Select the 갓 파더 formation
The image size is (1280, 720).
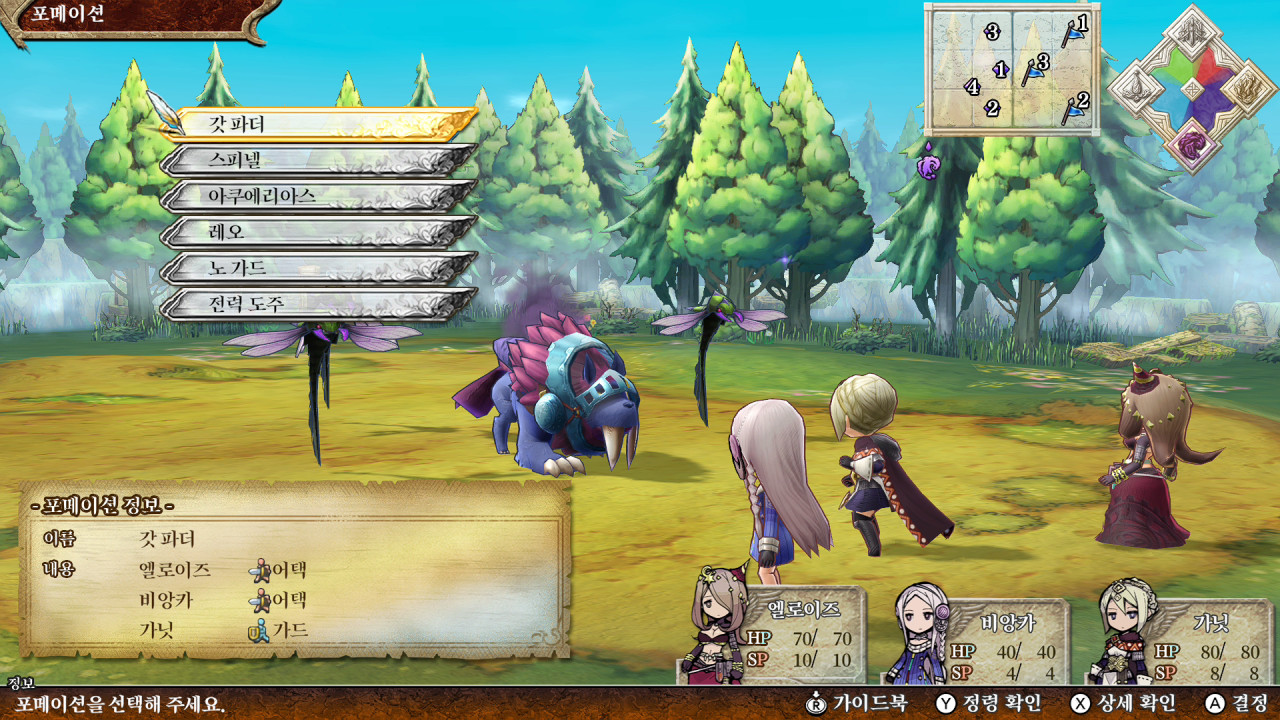(318, 124)
